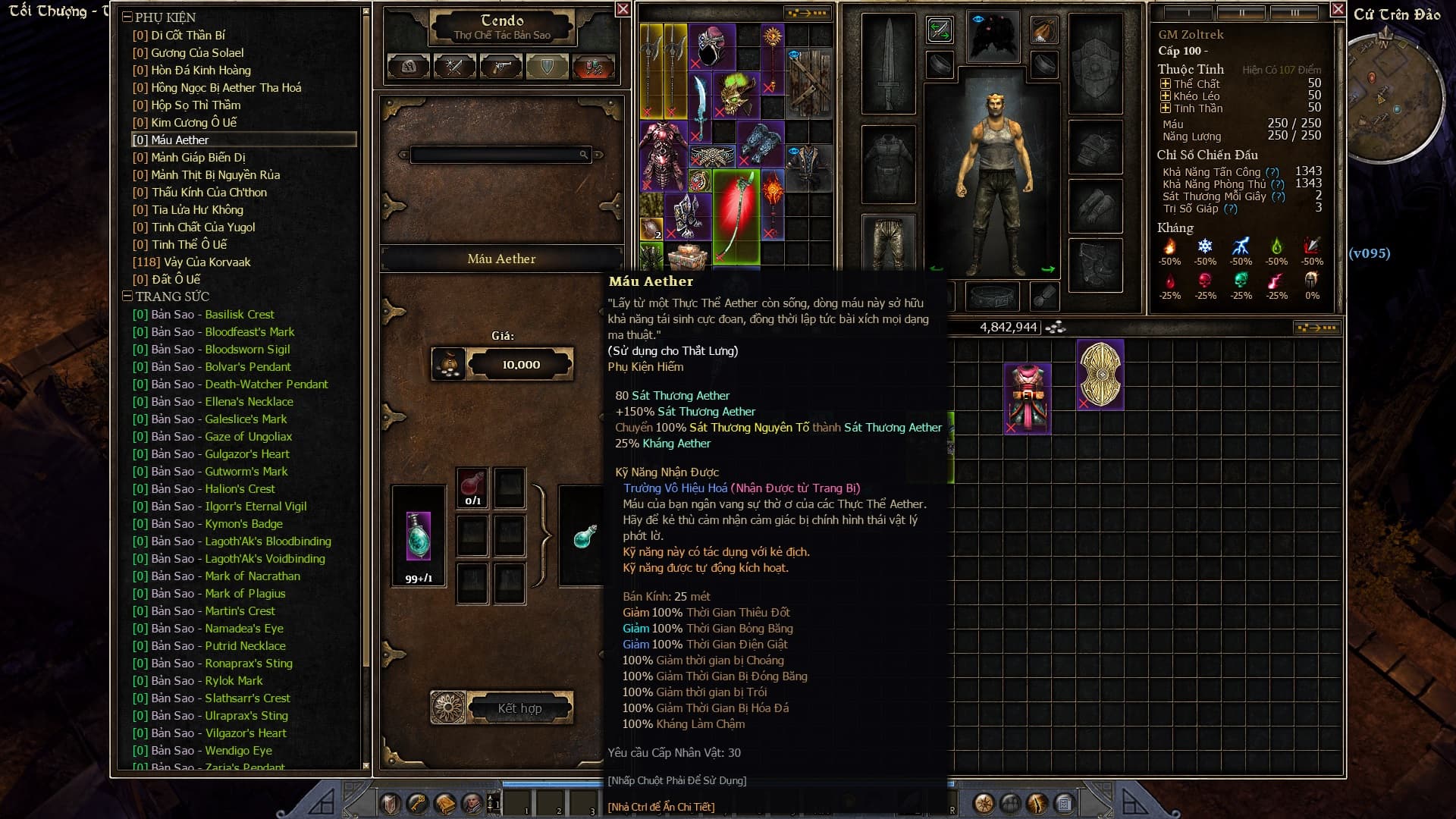Click the Kết hợp craft button
This screenshot has width=1456, height=819.
(519, 708)
